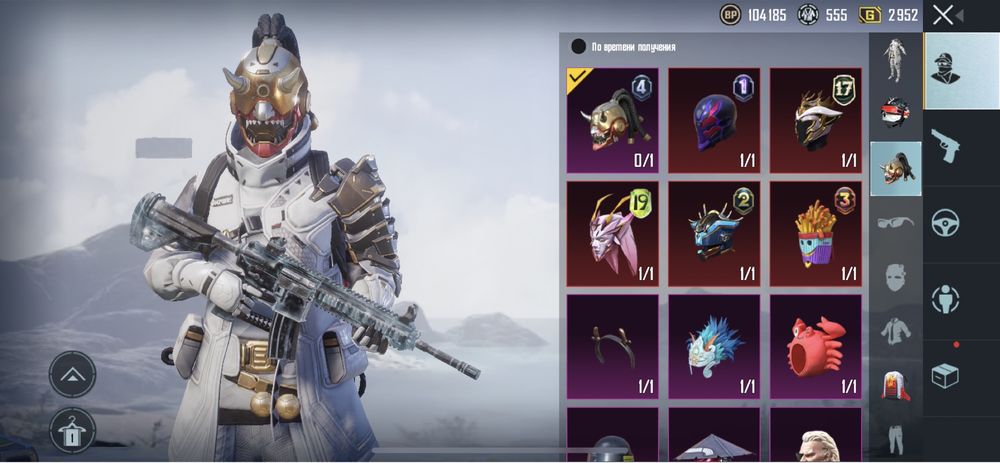The width and height of the screenshot is (1000, 463).
Task: Choose the thin black headband item
Action: click(x=613, y=346)
